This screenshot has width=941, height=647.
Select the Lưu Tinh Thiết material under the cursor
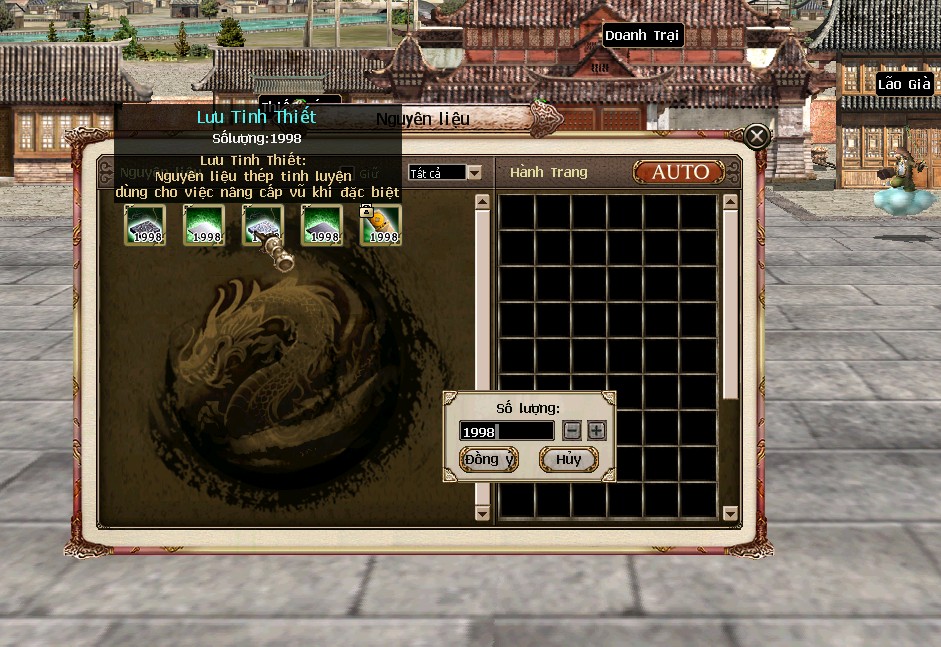pyautogui.click(x=263, y=225)
